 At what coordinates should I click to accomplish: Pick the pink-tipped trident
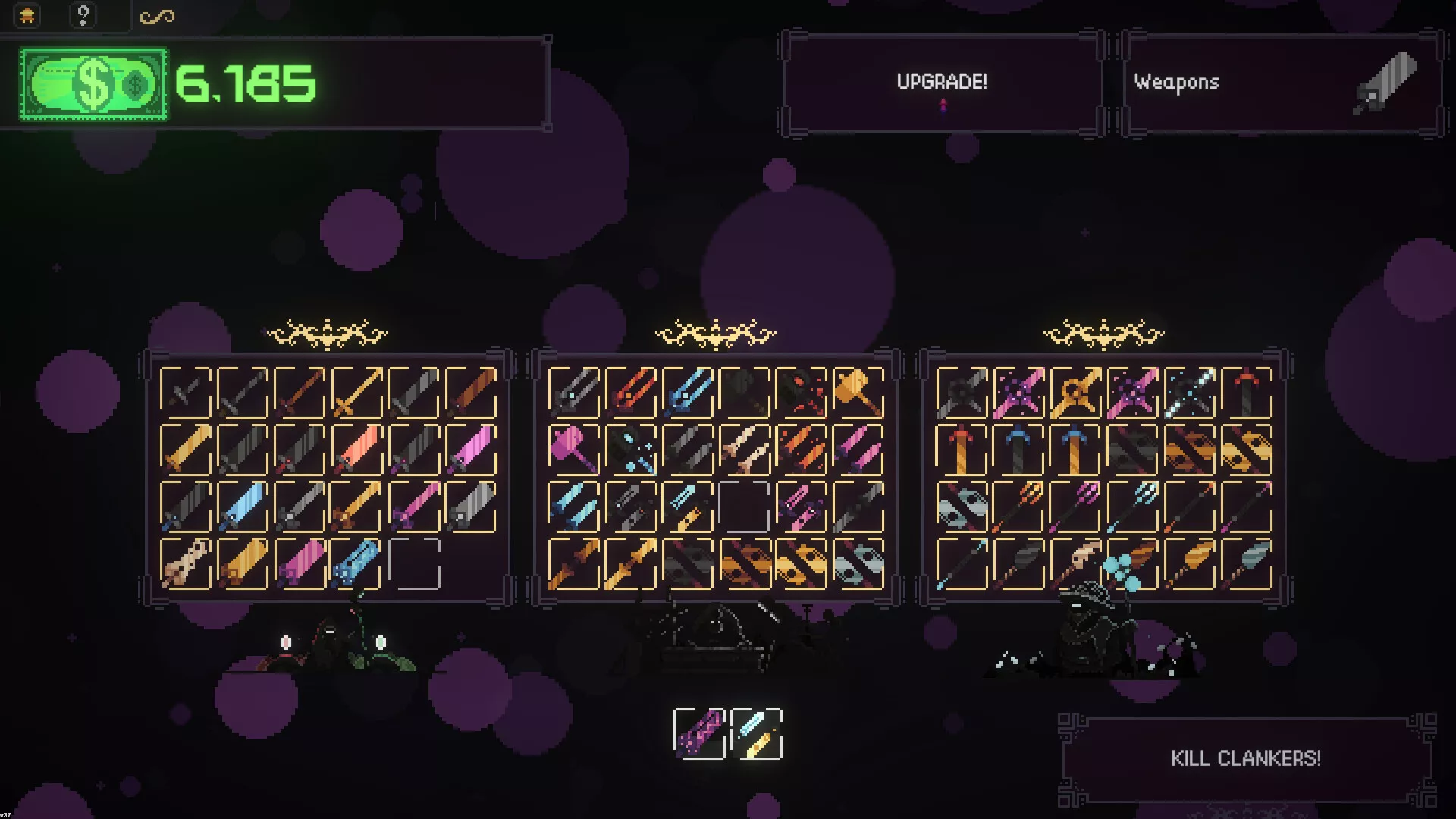tap(1075, 506)
